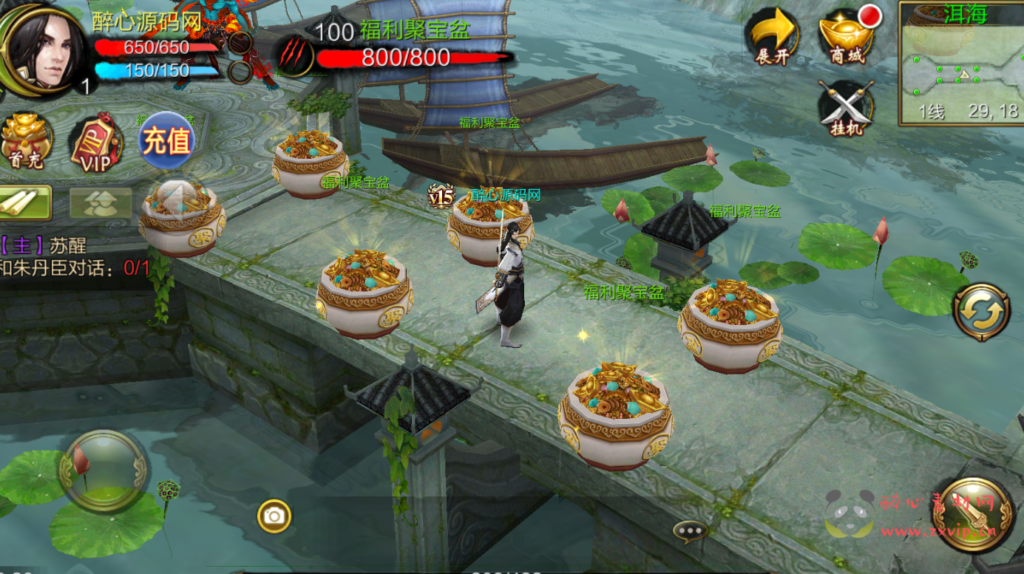The width and height of the screenshot is (1024, 574).
Task: Use the virtual joystick orb
Action: [103, 470]
